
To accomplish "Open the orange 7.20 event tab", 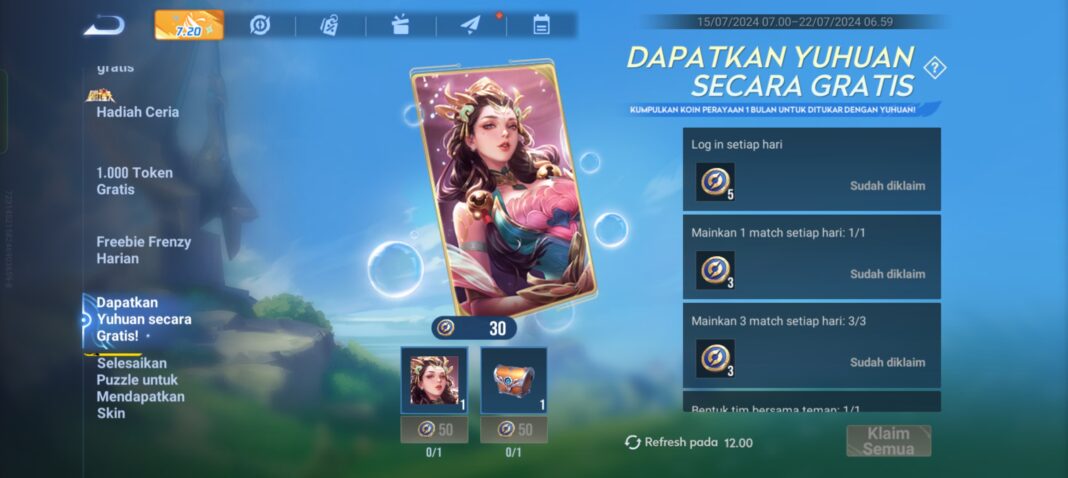I will point(189,25).
